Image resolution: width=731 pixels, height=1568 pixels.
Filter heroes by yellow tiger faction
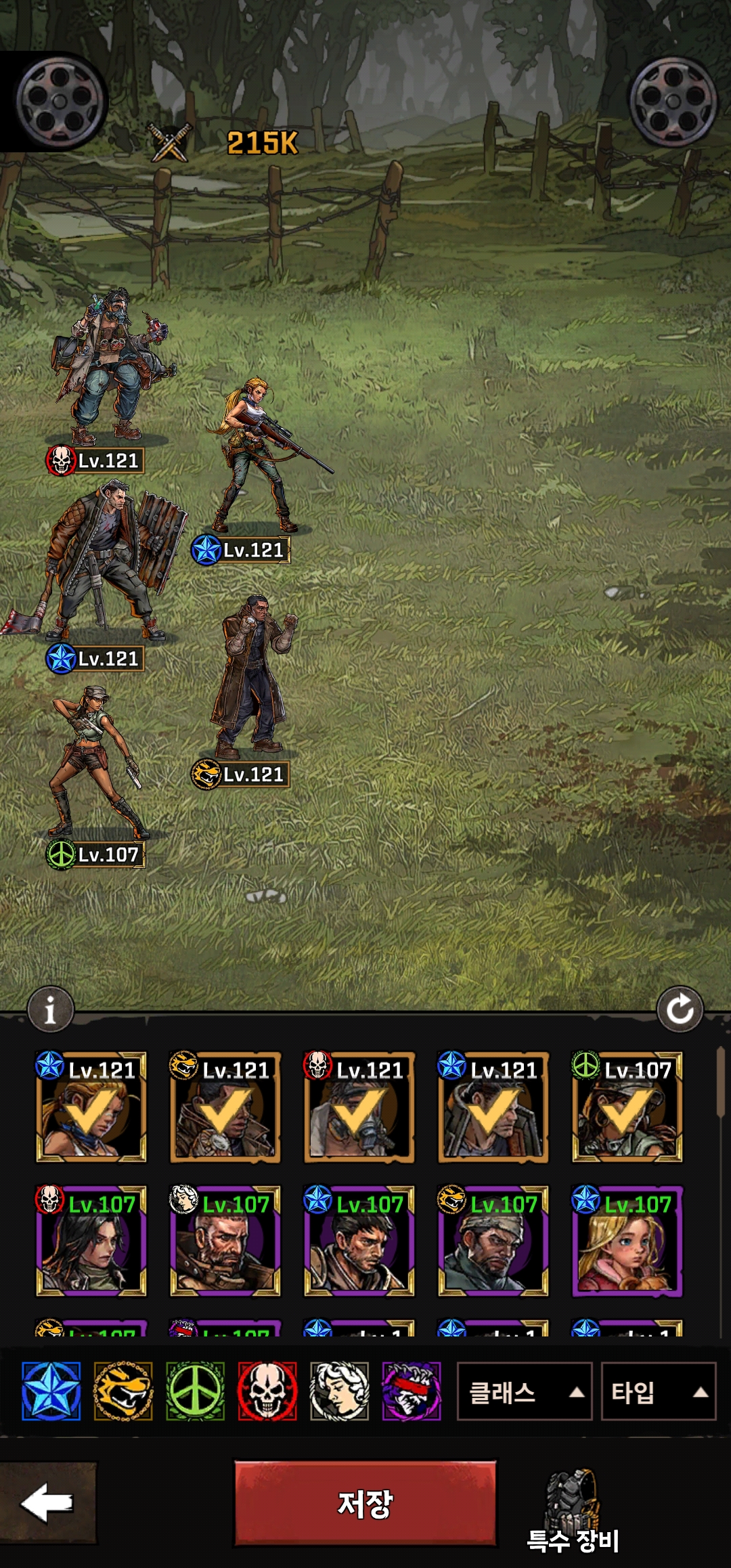point(123,1391)
